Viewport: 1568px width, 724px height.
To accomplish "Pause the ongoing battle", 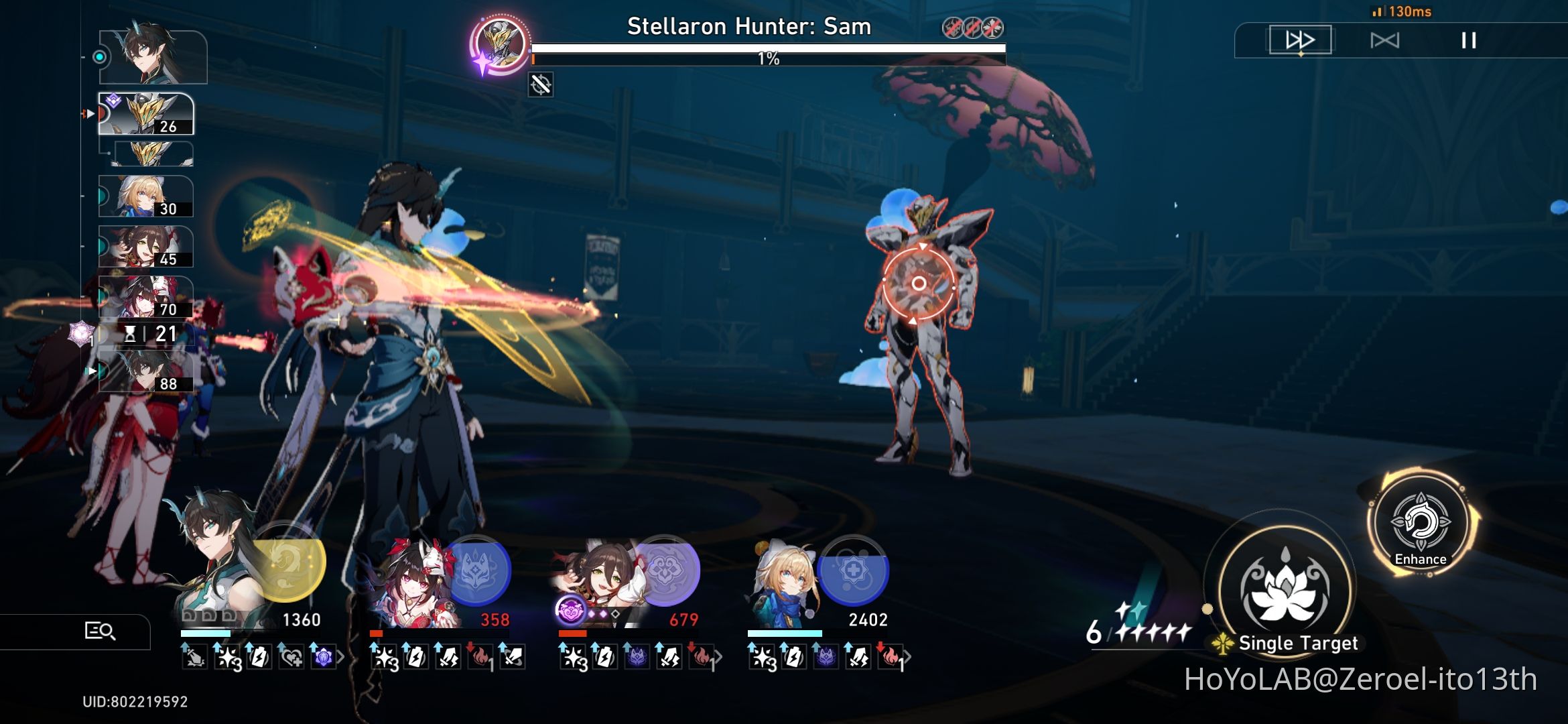I will tap(1469, 40).
